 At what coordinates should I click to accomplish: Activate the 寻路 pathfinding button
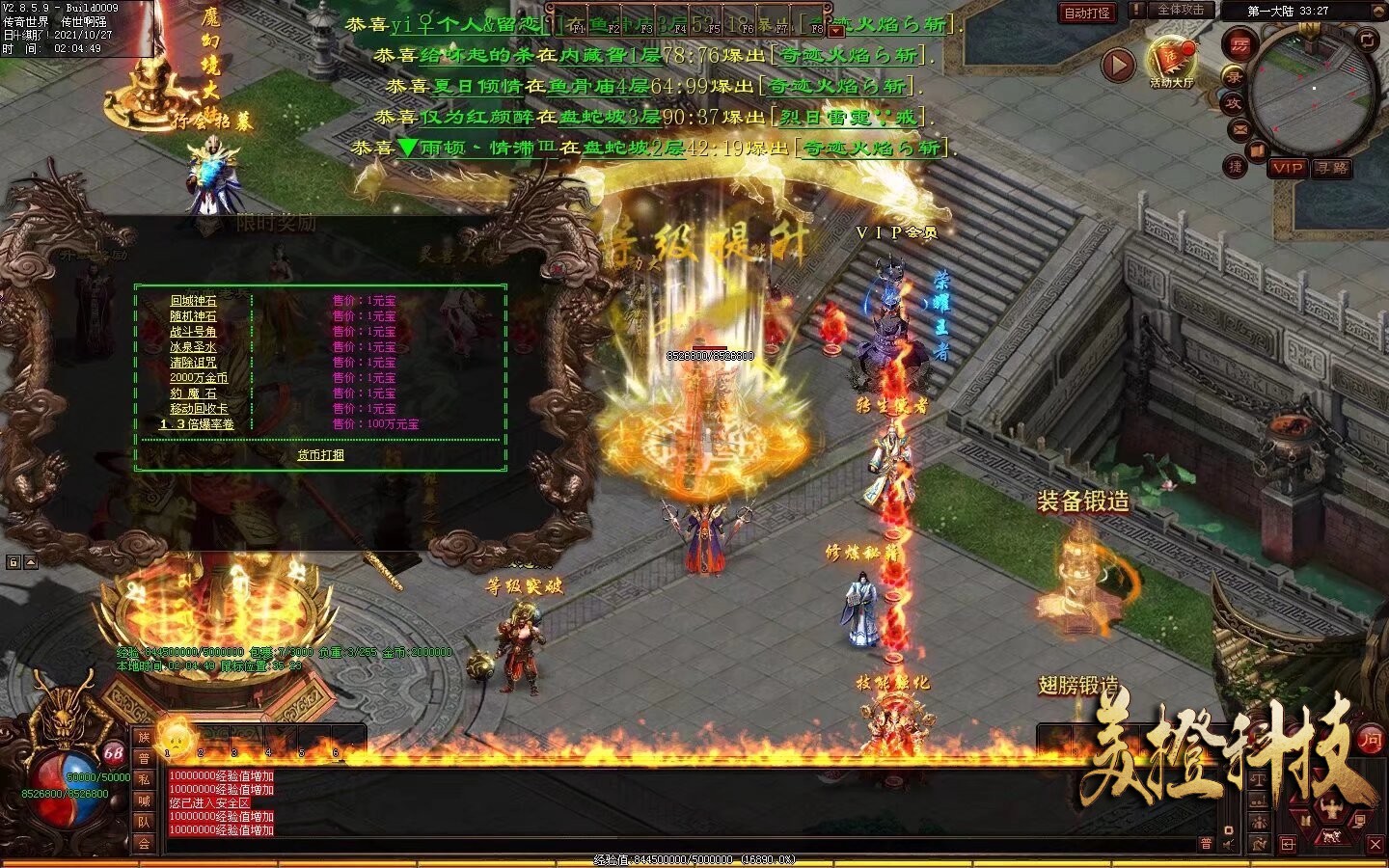tap(1332, 168)
